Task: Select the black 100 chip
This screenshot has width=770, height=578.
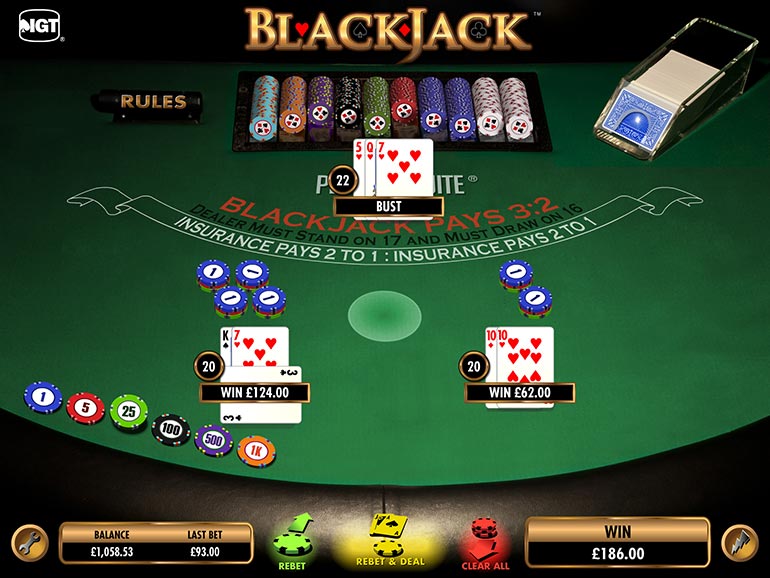Action: coord(171,430)
